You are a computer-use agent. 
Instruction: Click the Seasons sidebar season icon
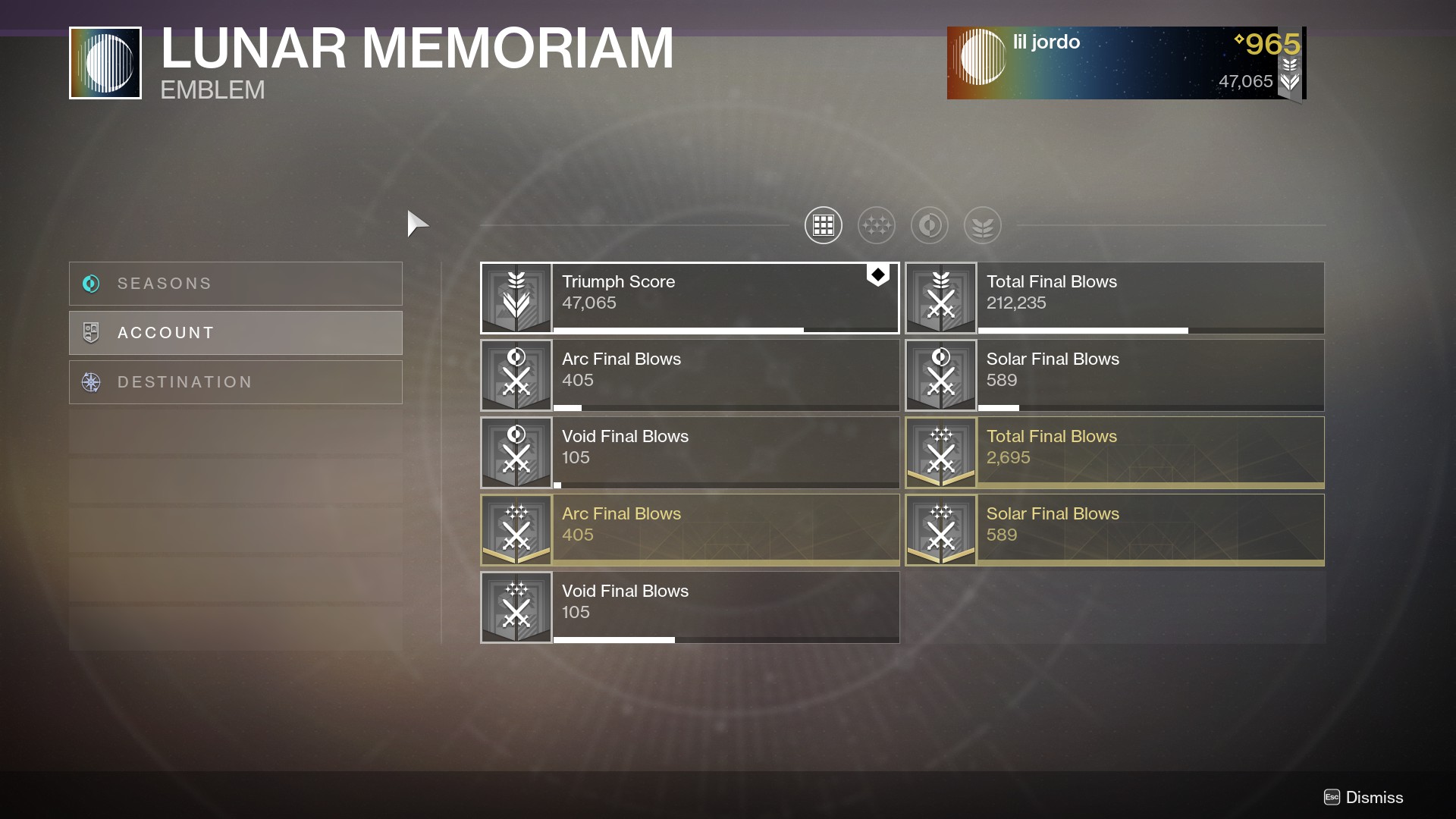click(x=91, y=284)
